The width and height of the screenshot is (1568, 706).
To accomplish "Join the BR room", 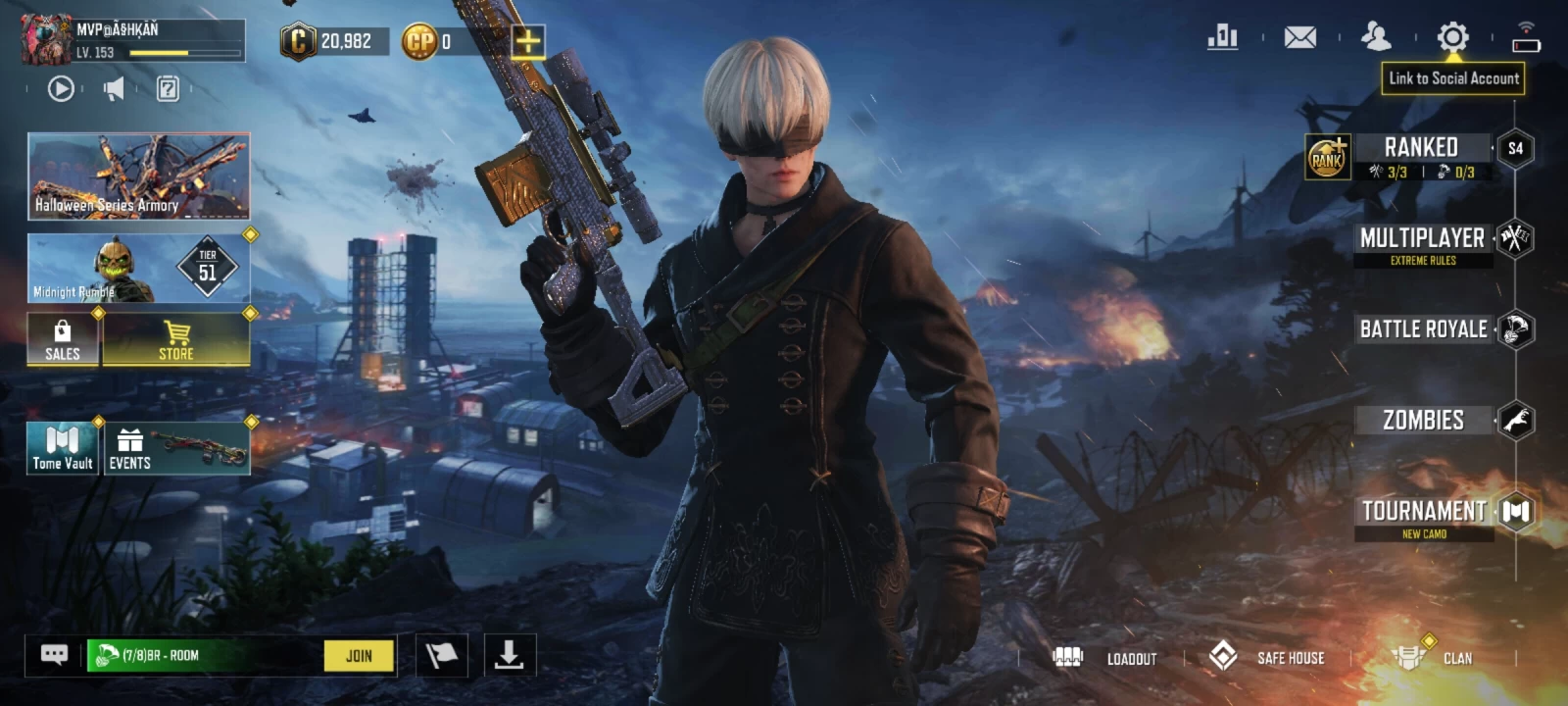I will 359,656.
